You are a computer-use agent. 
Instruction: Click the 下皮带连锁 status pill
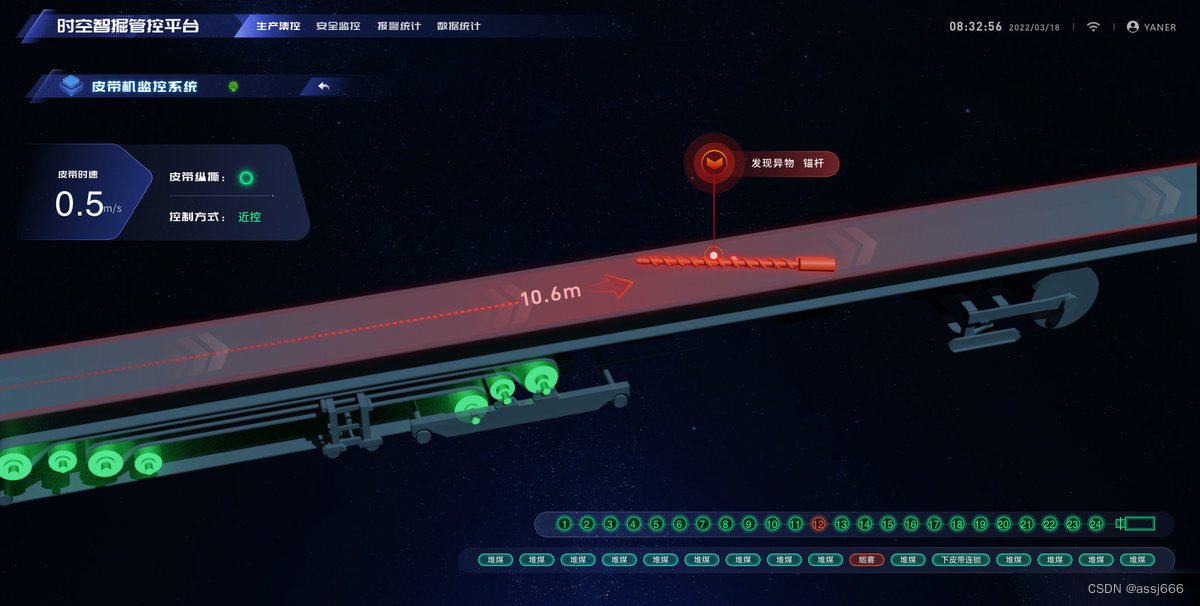pos(961,560)
